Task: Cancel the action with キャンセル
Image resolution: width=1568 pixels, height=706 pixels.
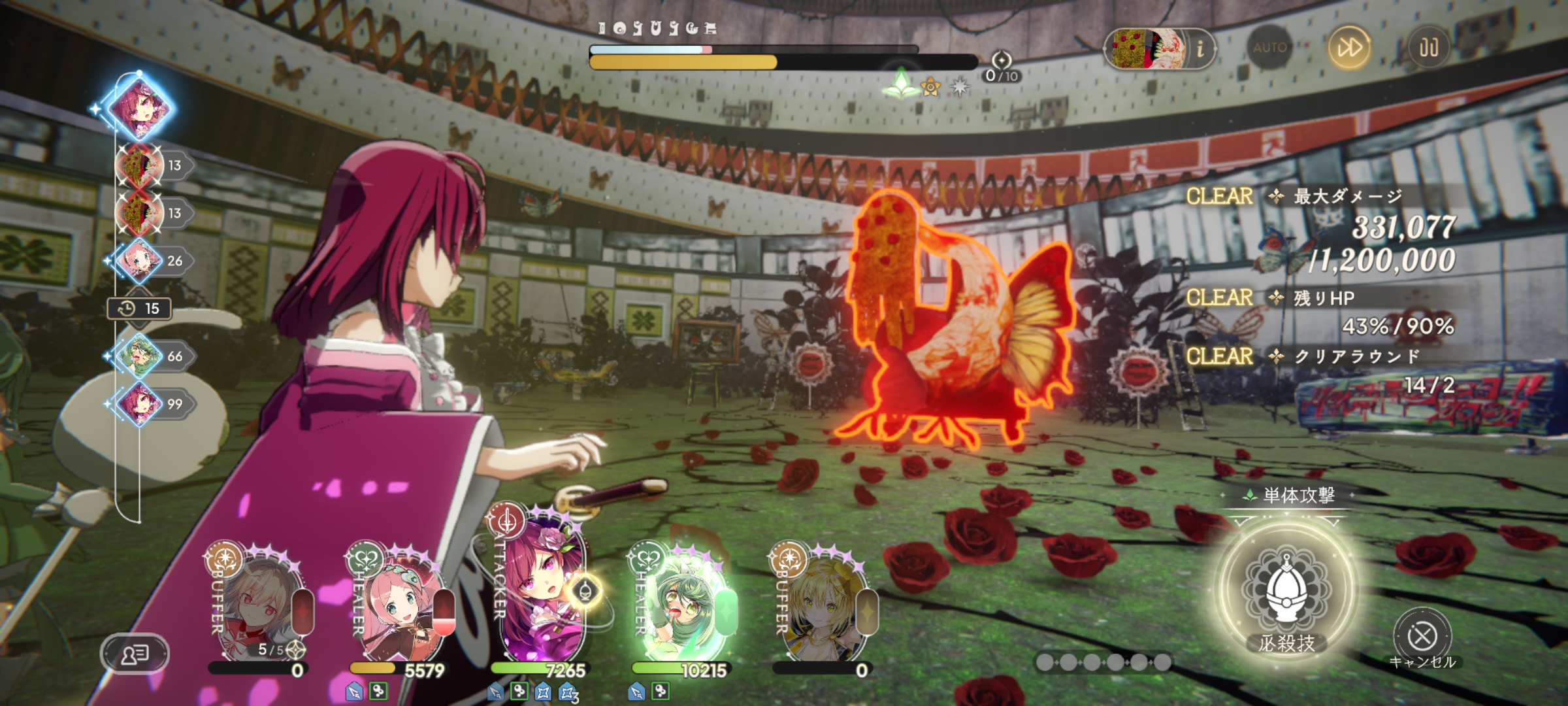Action: click(x=1422, y=637)
